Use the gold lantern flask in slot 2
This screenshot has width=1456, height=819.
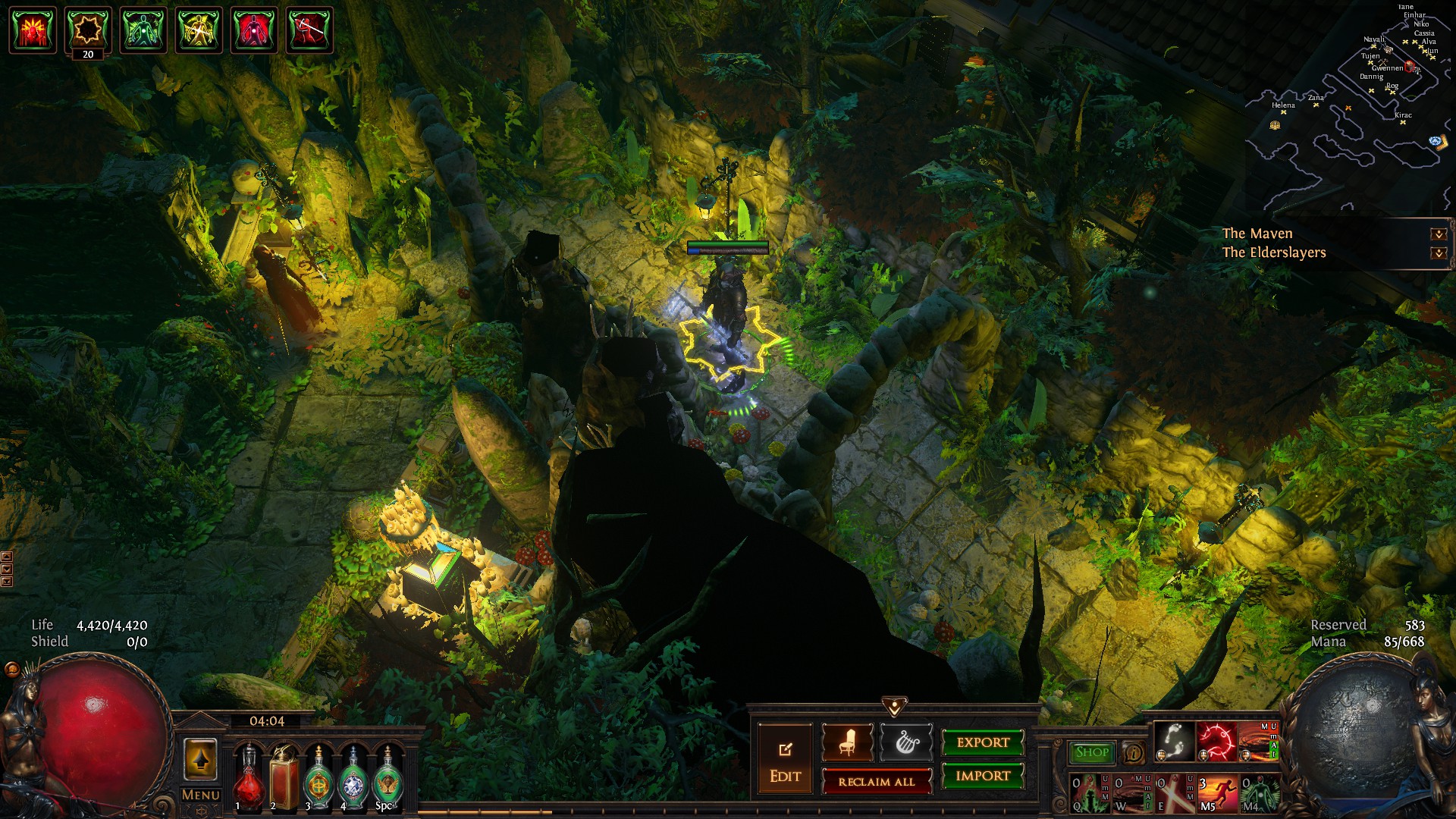pos(284,777)
